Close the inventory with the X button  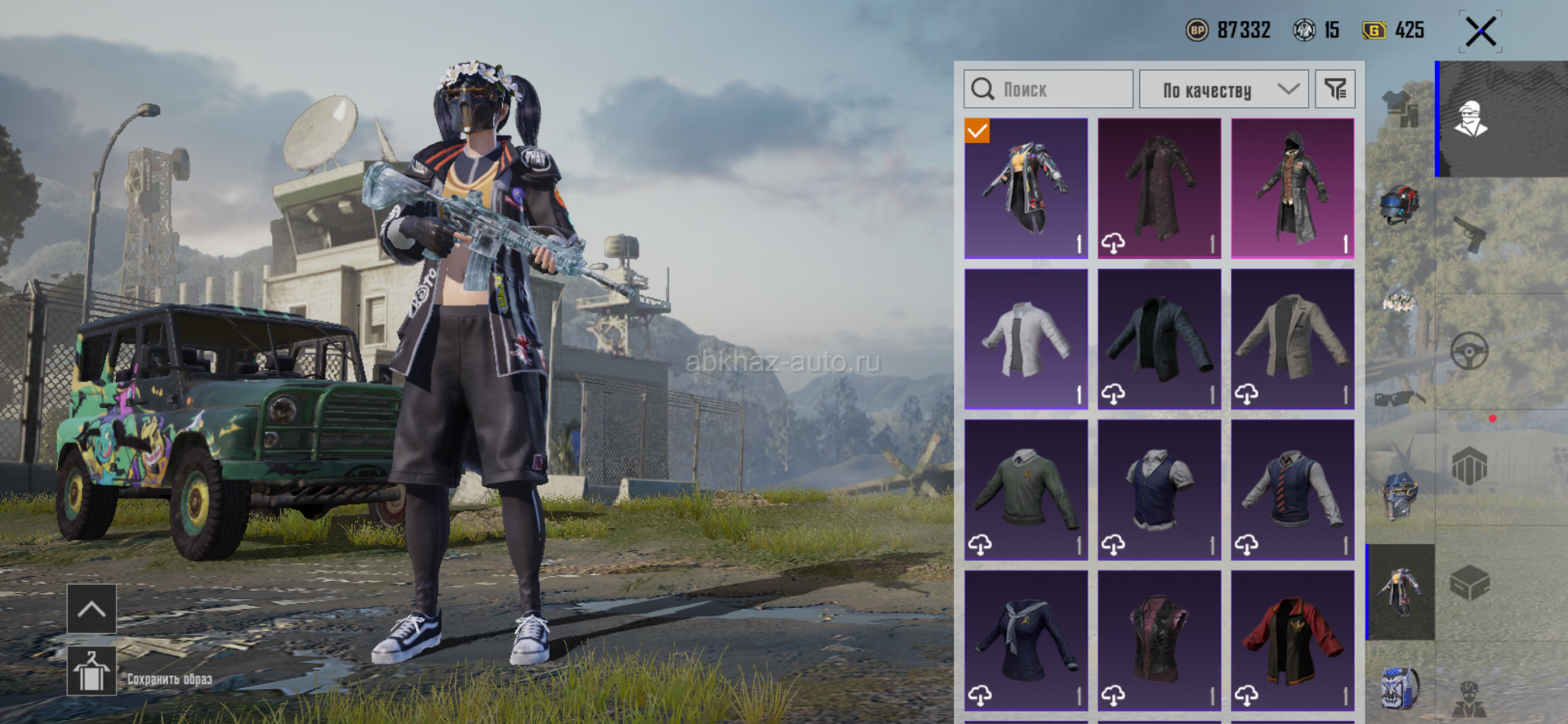pyautogui.click(x=1480, y=33)
